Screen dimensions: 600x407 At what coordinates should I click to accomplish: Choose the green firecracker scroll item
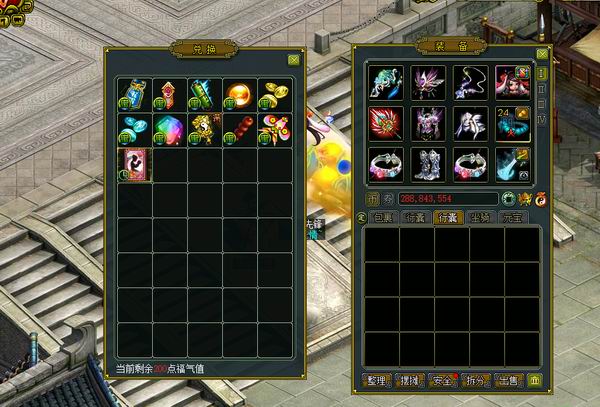coord(203,93)
